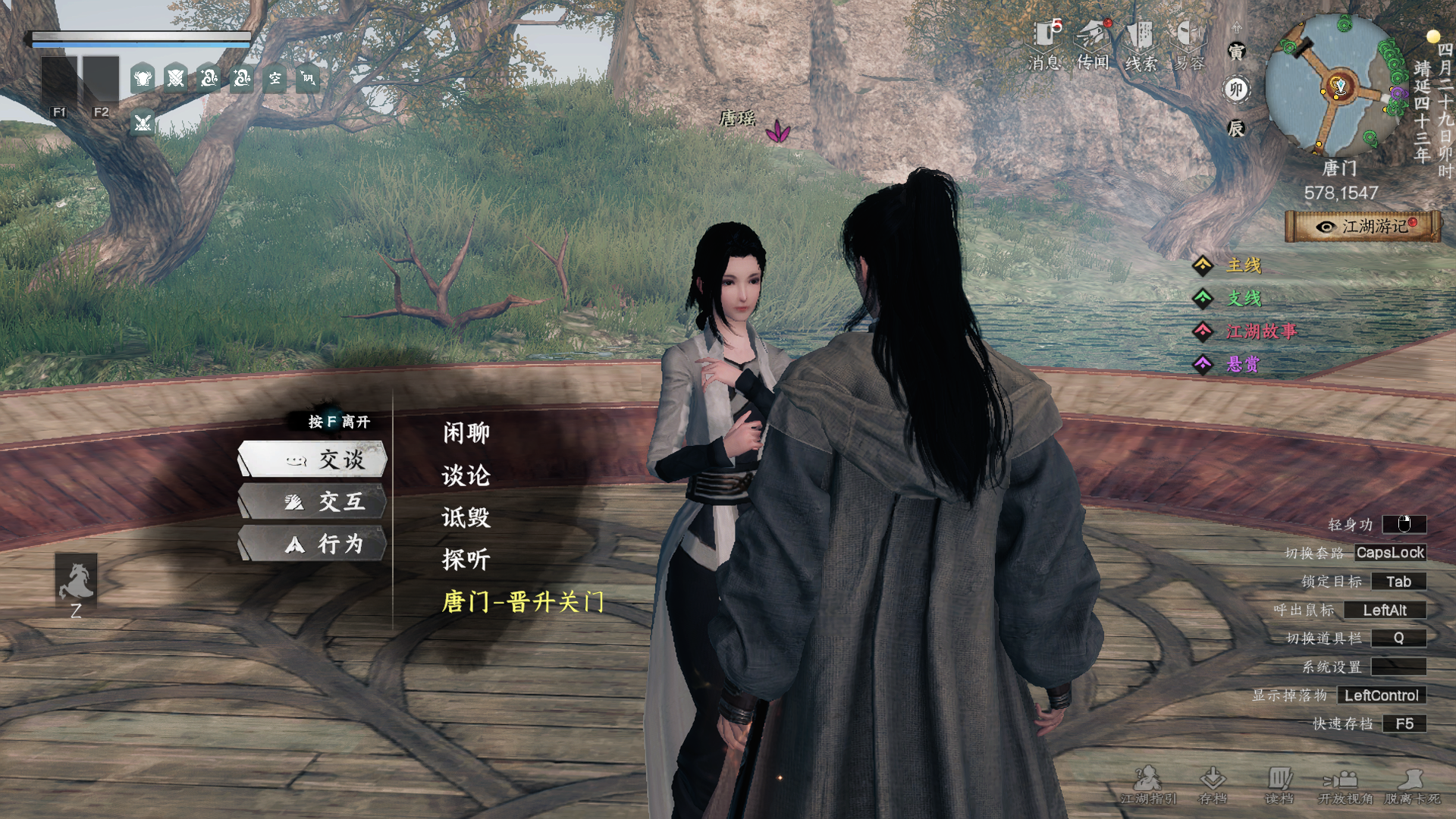Open the 线索 clues icon
Viewport: 1456px width, 819px height.
point(1141,45)
